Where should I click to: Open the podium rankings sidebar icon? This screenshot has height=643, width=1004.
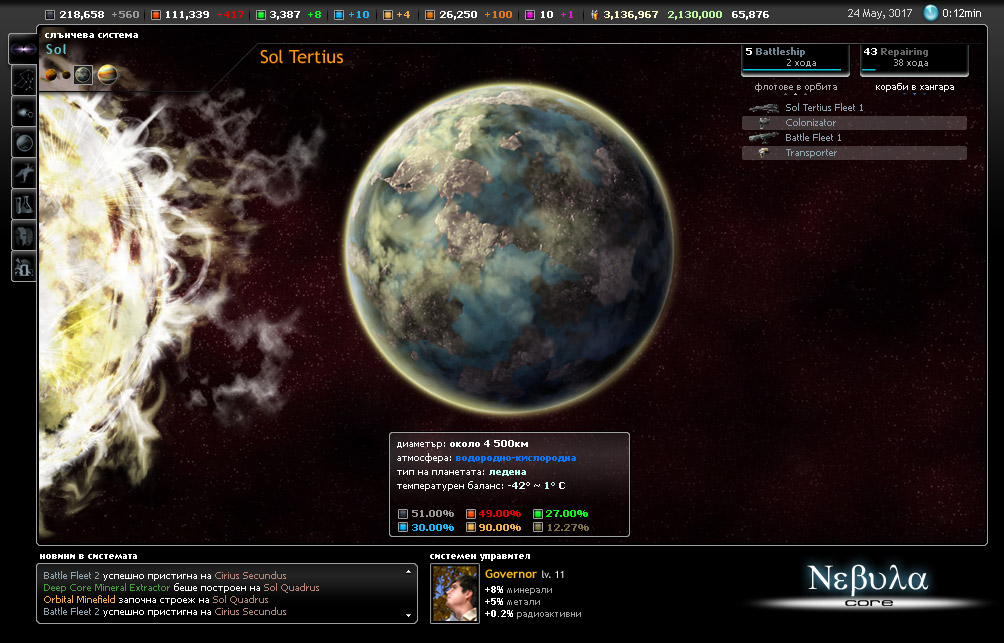[23, 267]
